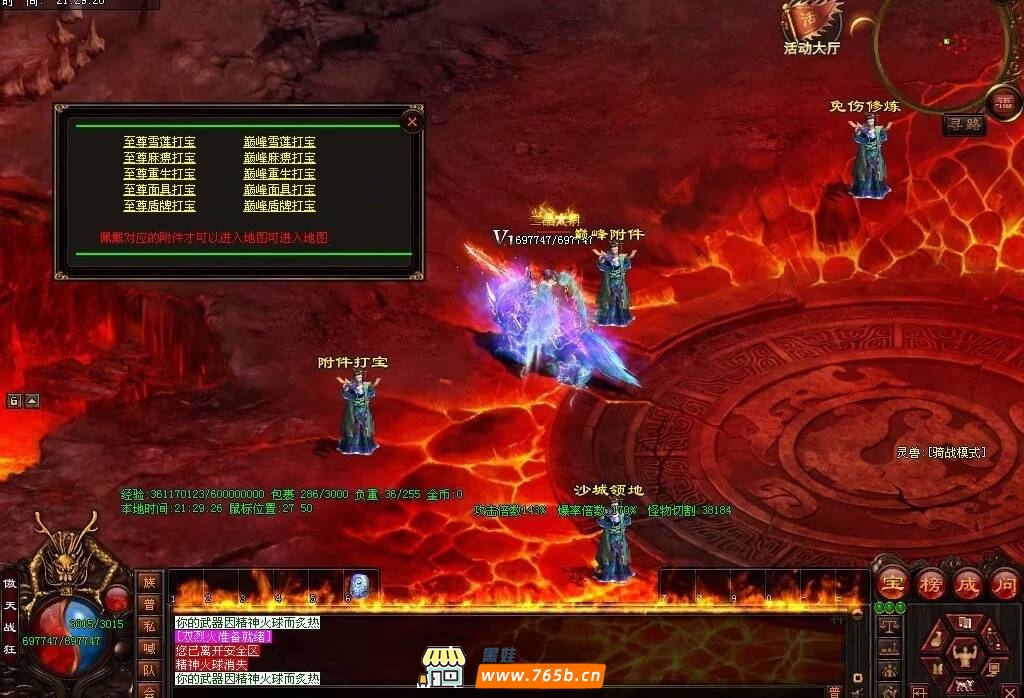The image size is (1024, 698).
Task: Activate the 寻路 pathfinding button
Action: point(965,125)
